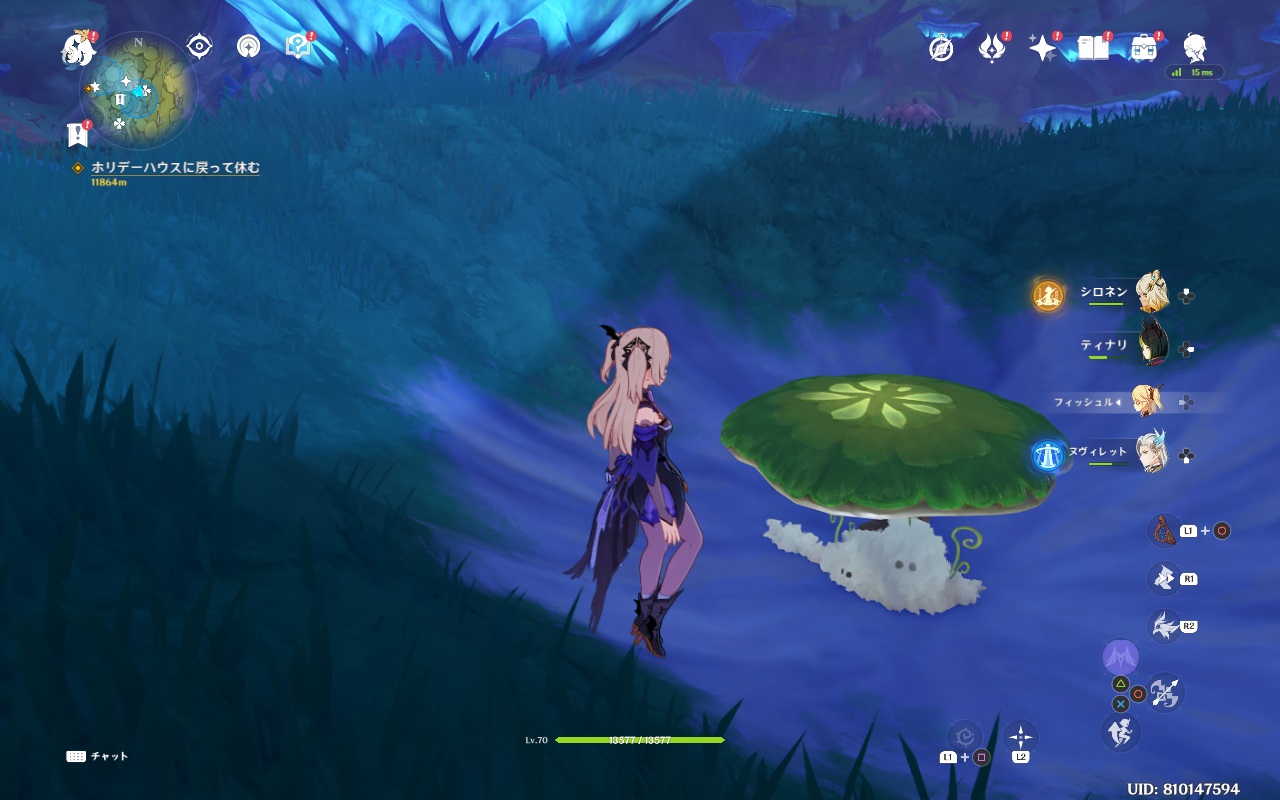1280x800 pixels.
Task: Switch to party member ヌヴィレット
Action: pyautogui.click(x=1150, y=454)
